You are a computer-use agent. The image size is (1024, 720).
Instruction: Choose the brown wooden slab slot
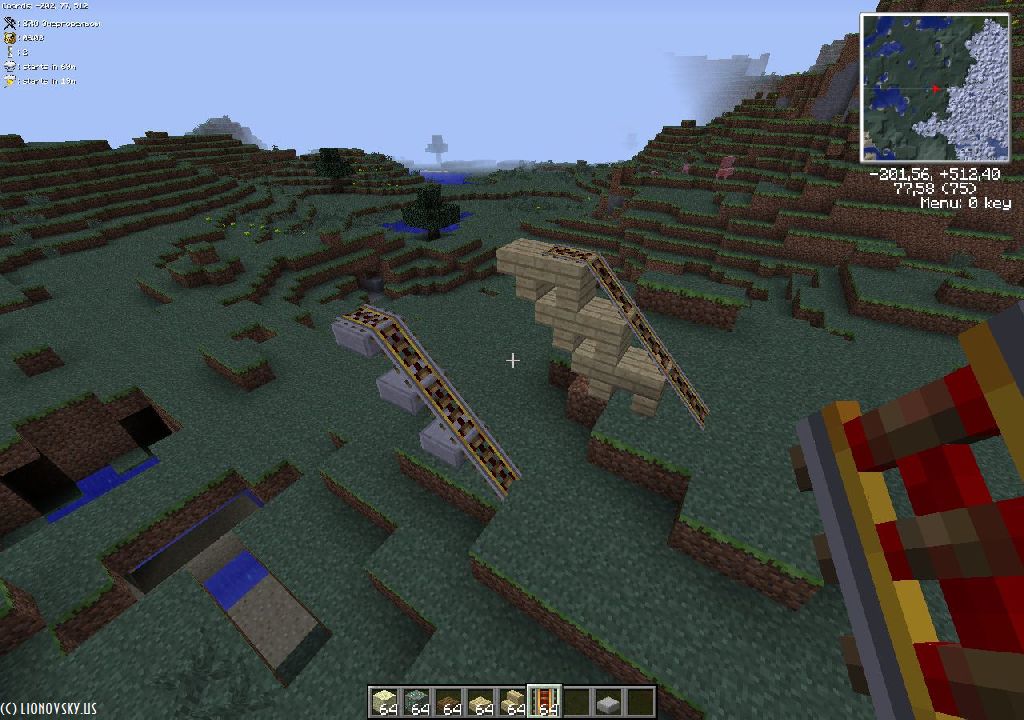tap(449, 701)
